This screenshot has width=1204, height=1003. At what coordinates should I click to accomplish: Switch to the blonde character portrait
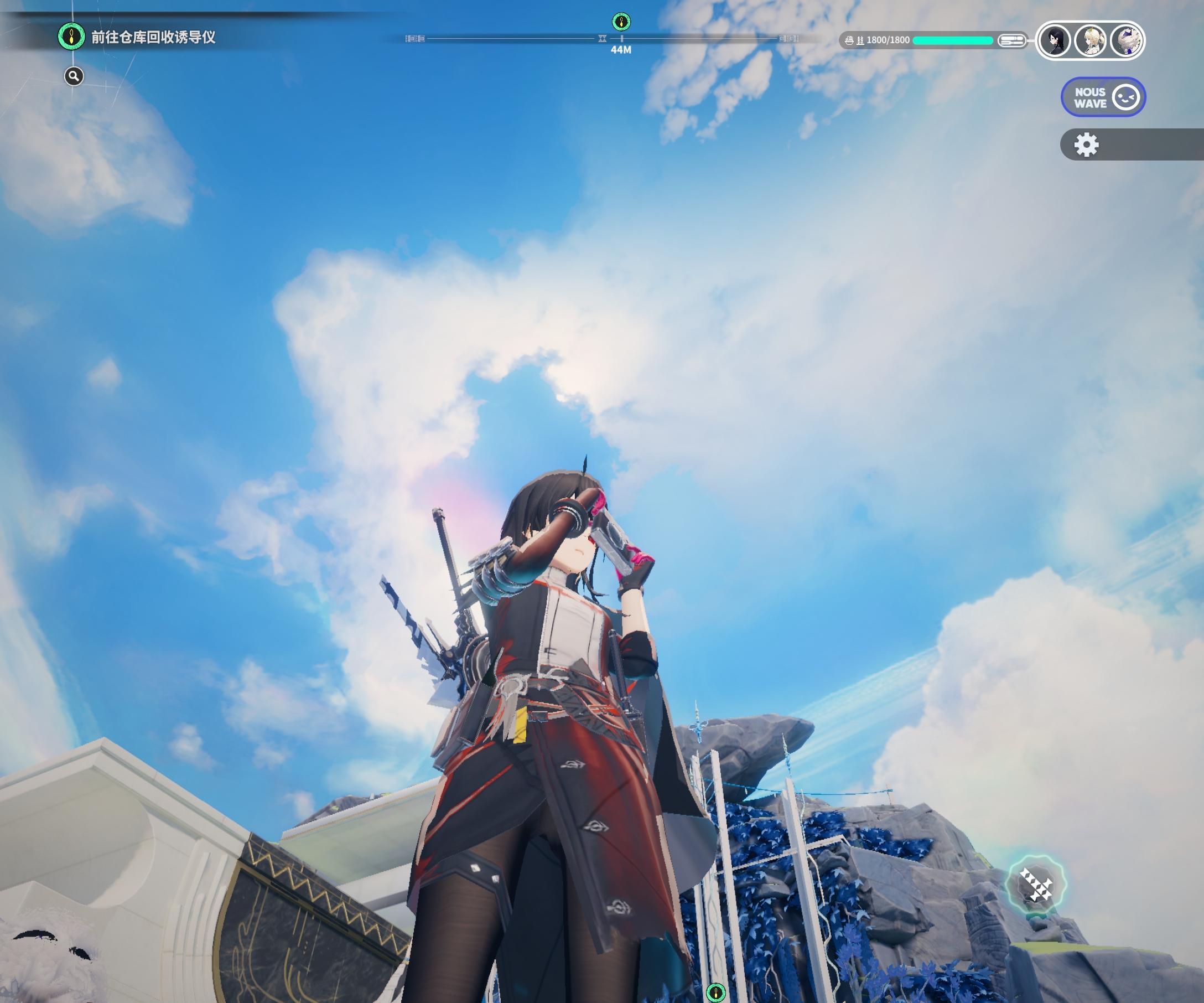point(1091,41)
